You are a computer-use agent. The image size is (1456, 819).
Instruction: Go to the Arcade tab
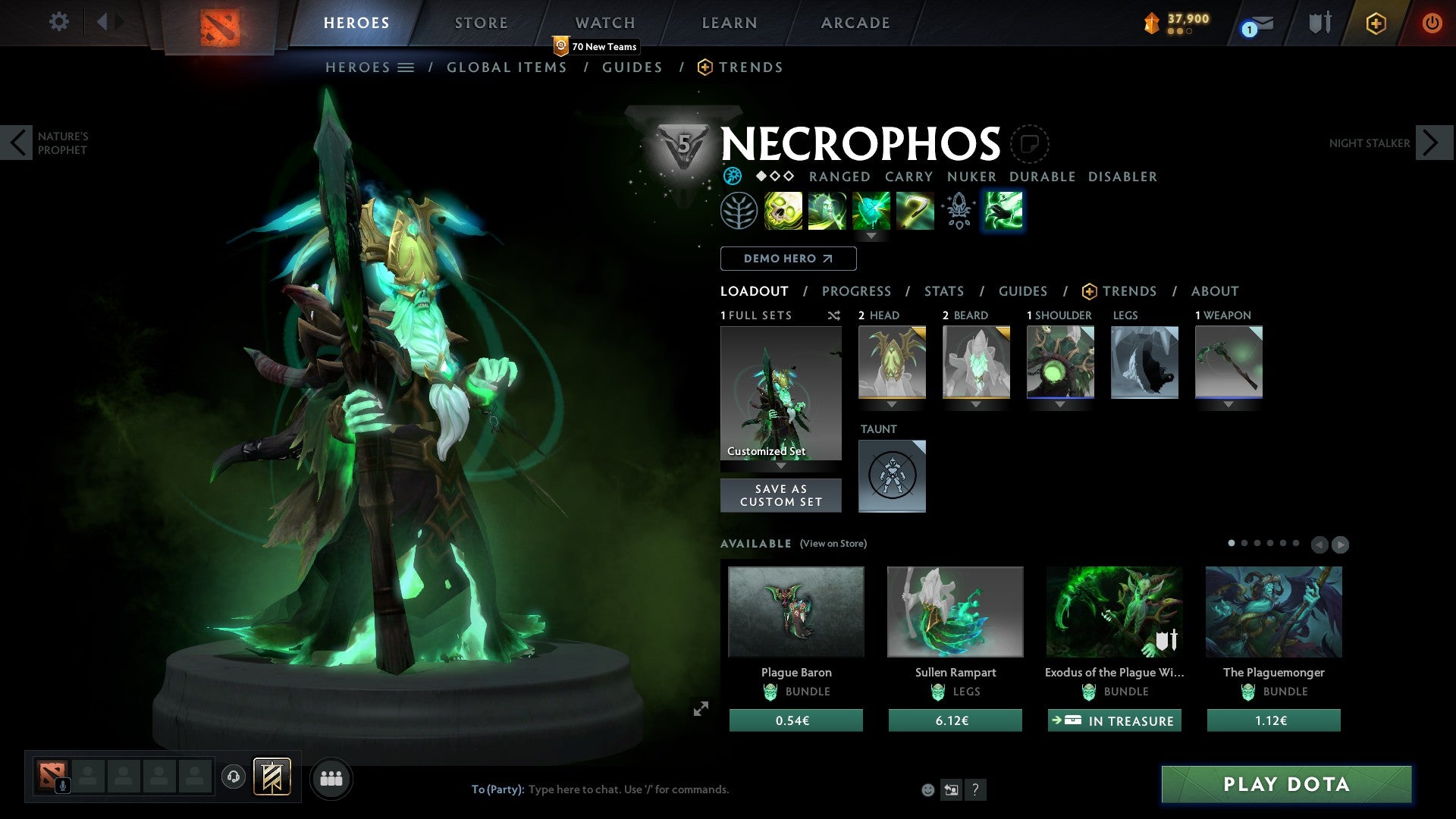[855, 23]
